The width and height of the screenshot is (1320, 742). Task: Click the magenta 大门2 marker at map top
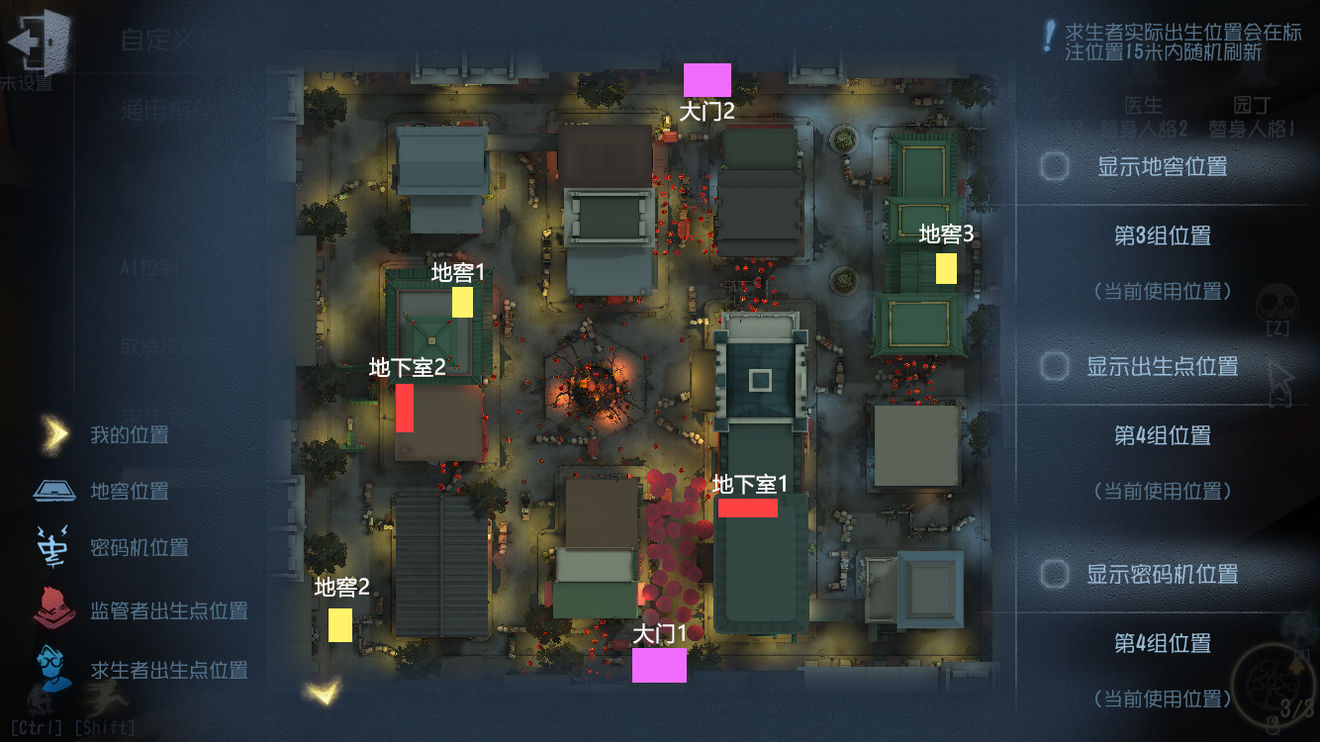707,80
